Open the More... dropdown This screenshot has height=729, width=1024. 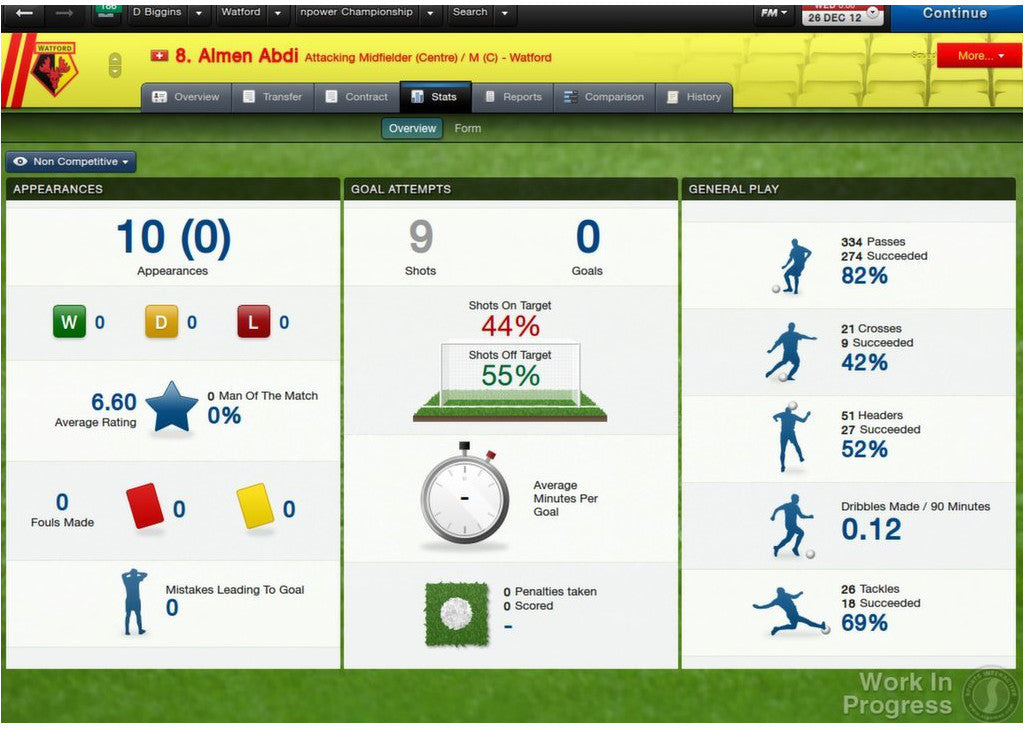pos(979,56)
